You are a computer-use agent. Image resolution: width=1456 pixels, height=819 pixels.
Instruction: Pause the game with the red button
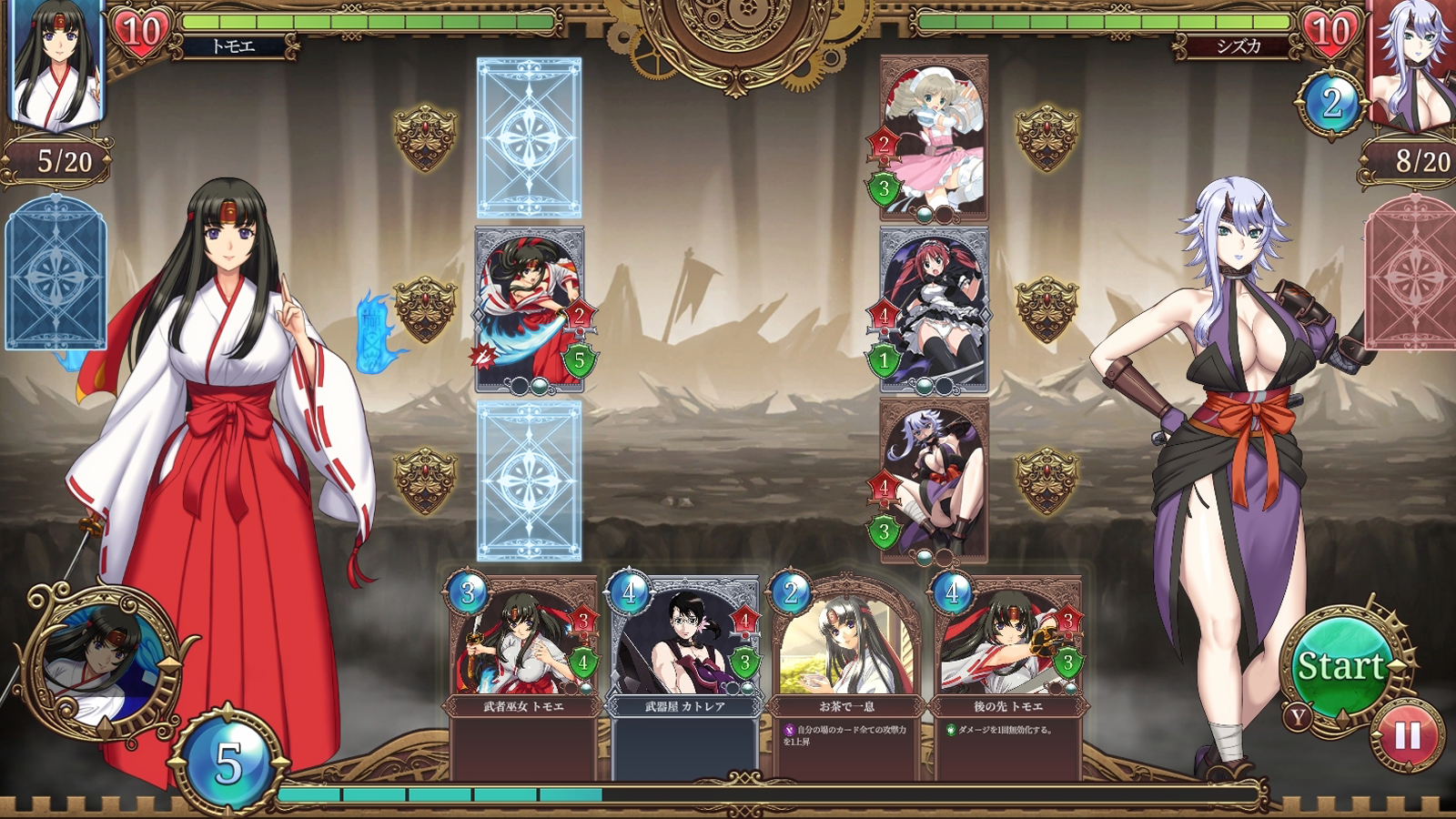[1407, 735]
